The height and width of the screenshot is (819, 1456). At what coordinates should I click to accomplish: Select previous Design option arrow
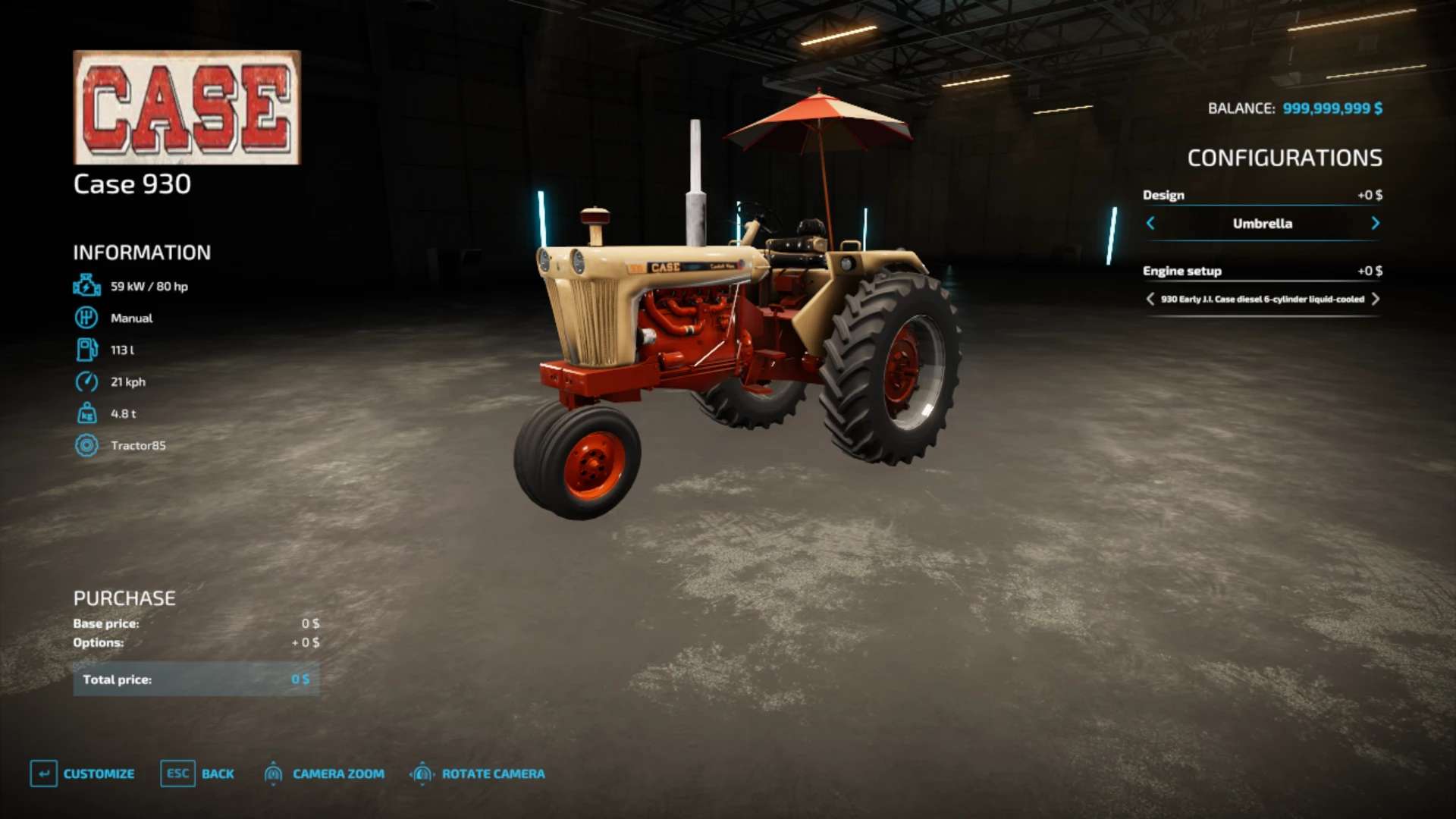pos(1150,223)
